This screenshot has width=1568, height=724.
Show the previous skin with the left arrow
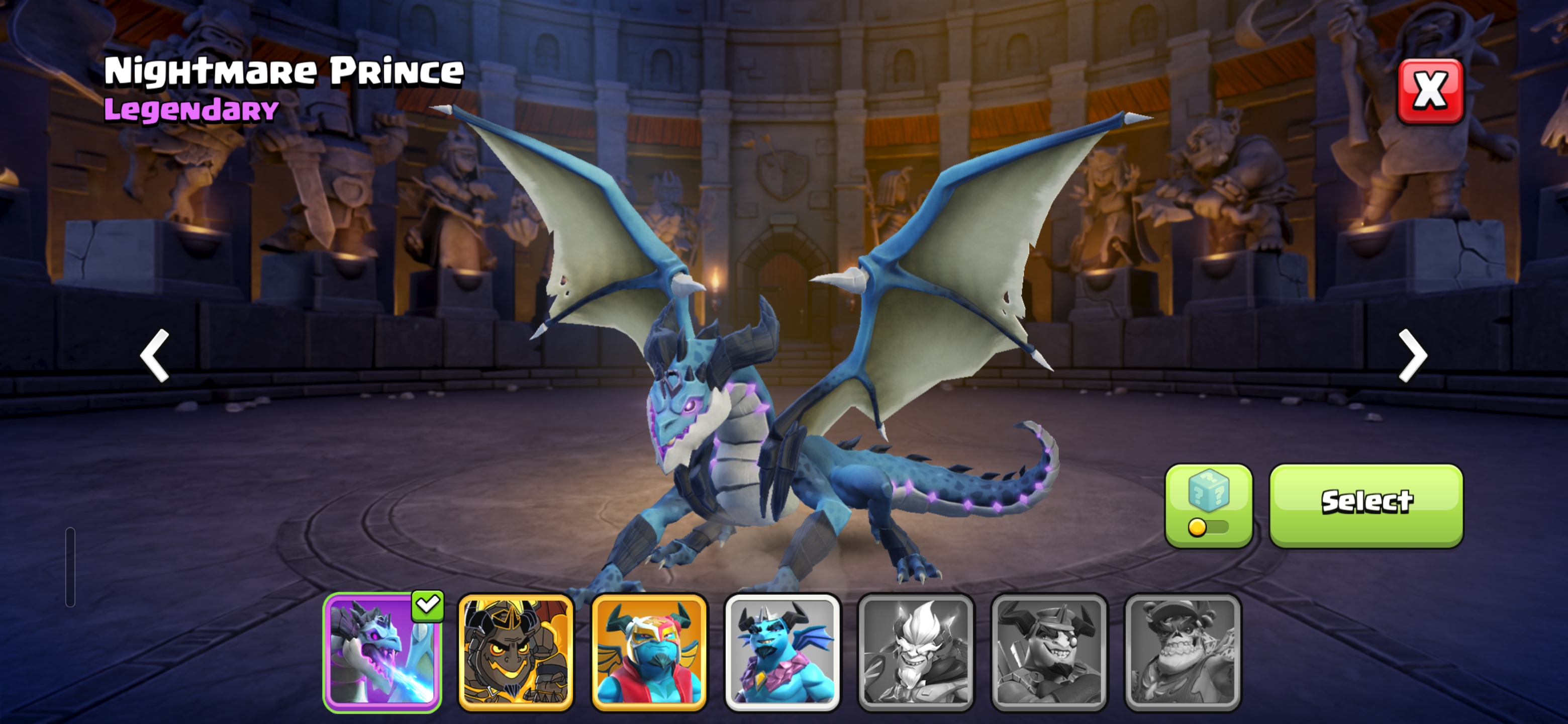click(x=155, y=355)
